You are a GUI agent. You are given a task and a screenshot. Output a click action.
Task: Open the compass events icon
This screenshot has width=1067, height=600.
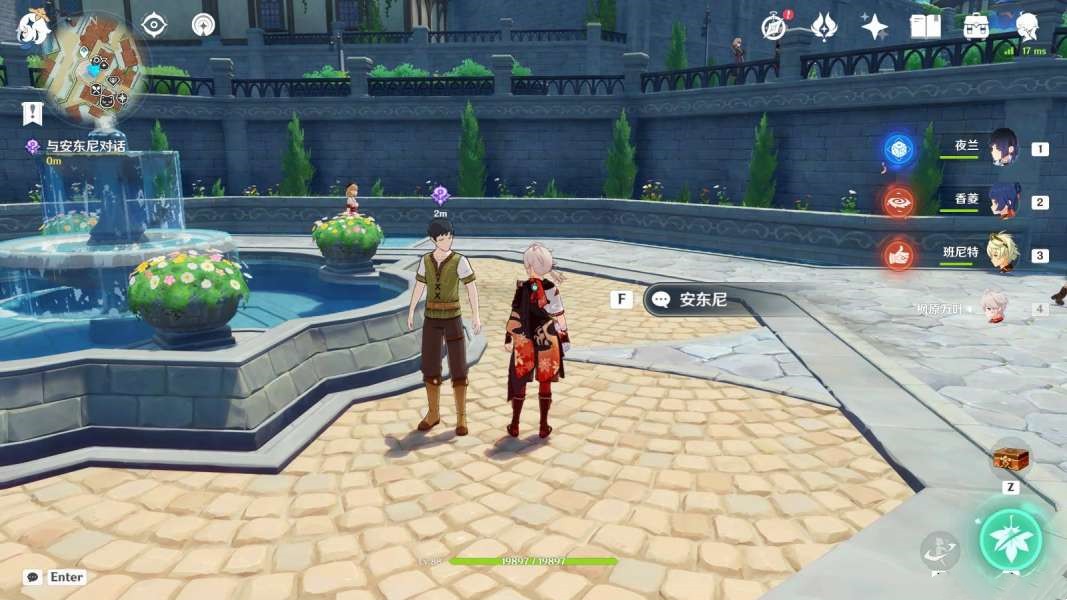point(774,26)
